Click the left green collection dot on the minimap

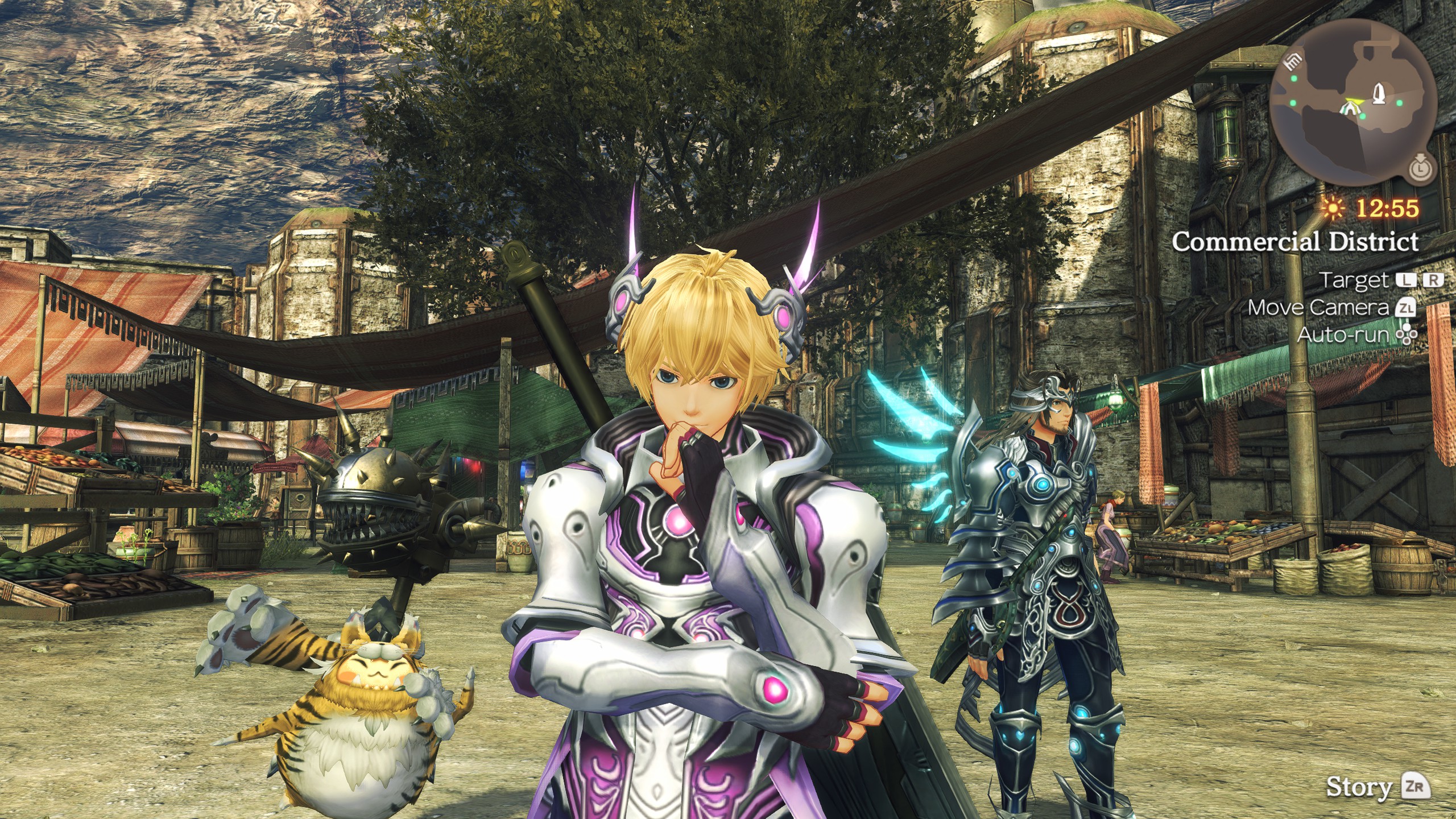pos(1293,80)
